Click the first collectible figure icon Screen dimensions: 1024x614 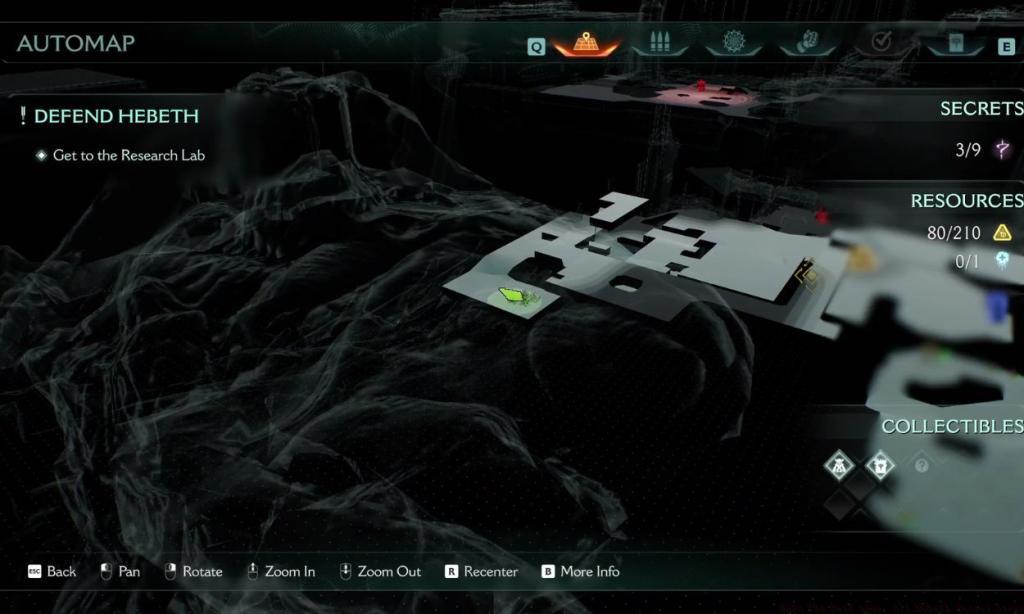(x=840, y=465)
